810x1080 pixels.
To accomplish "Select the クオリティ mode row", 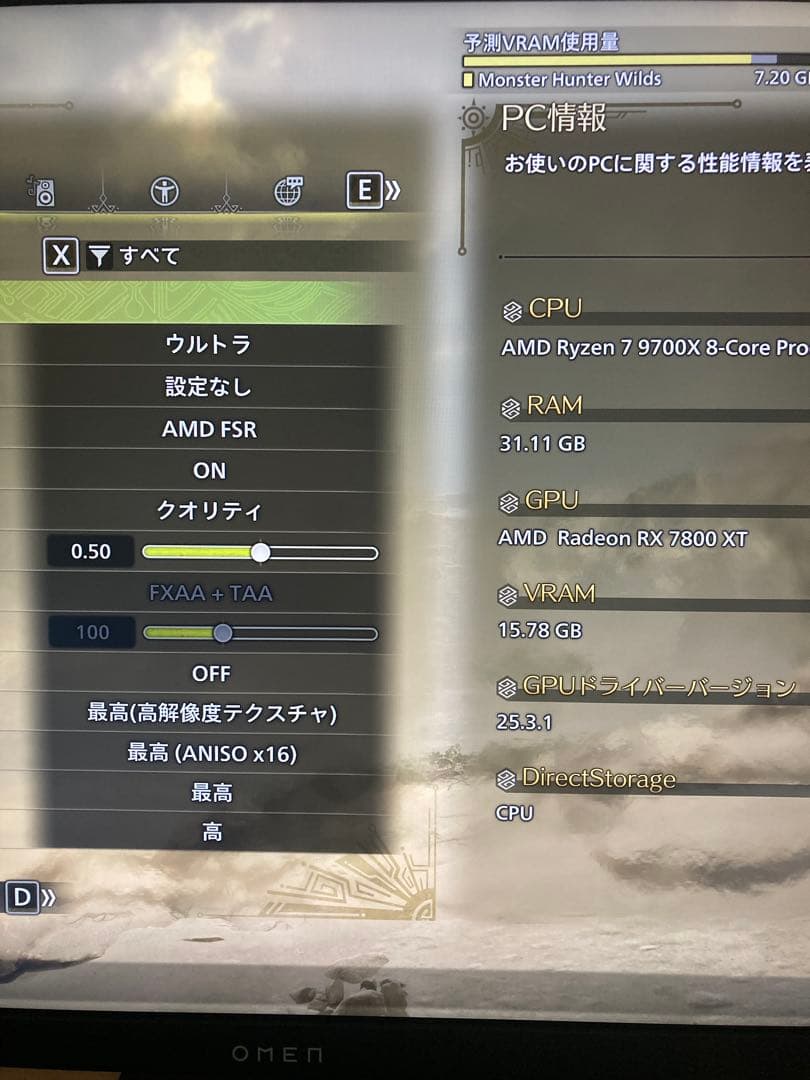I will point(209,511).
